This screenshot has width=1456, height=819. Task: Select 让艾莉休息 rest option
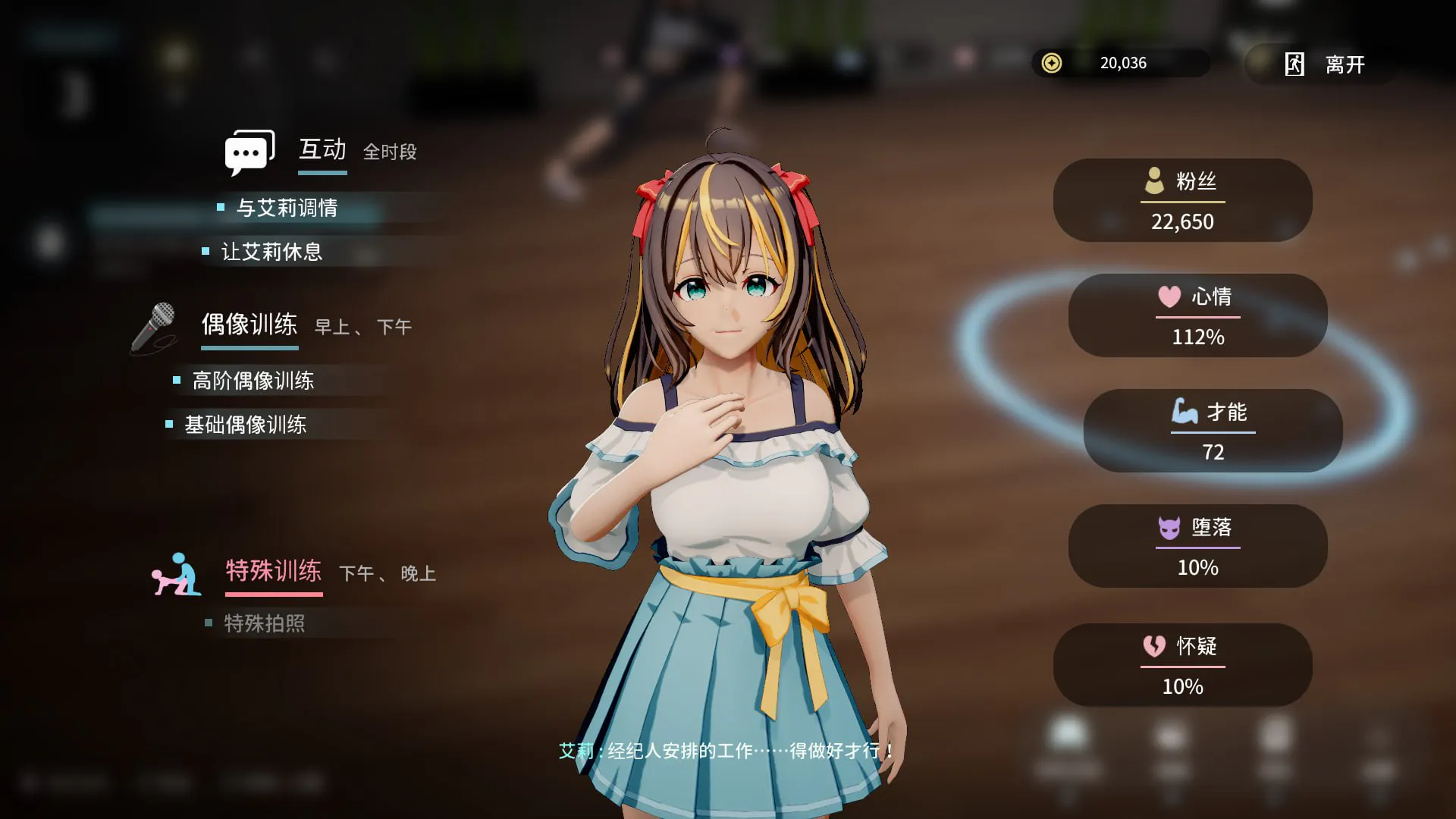(271, 252)
